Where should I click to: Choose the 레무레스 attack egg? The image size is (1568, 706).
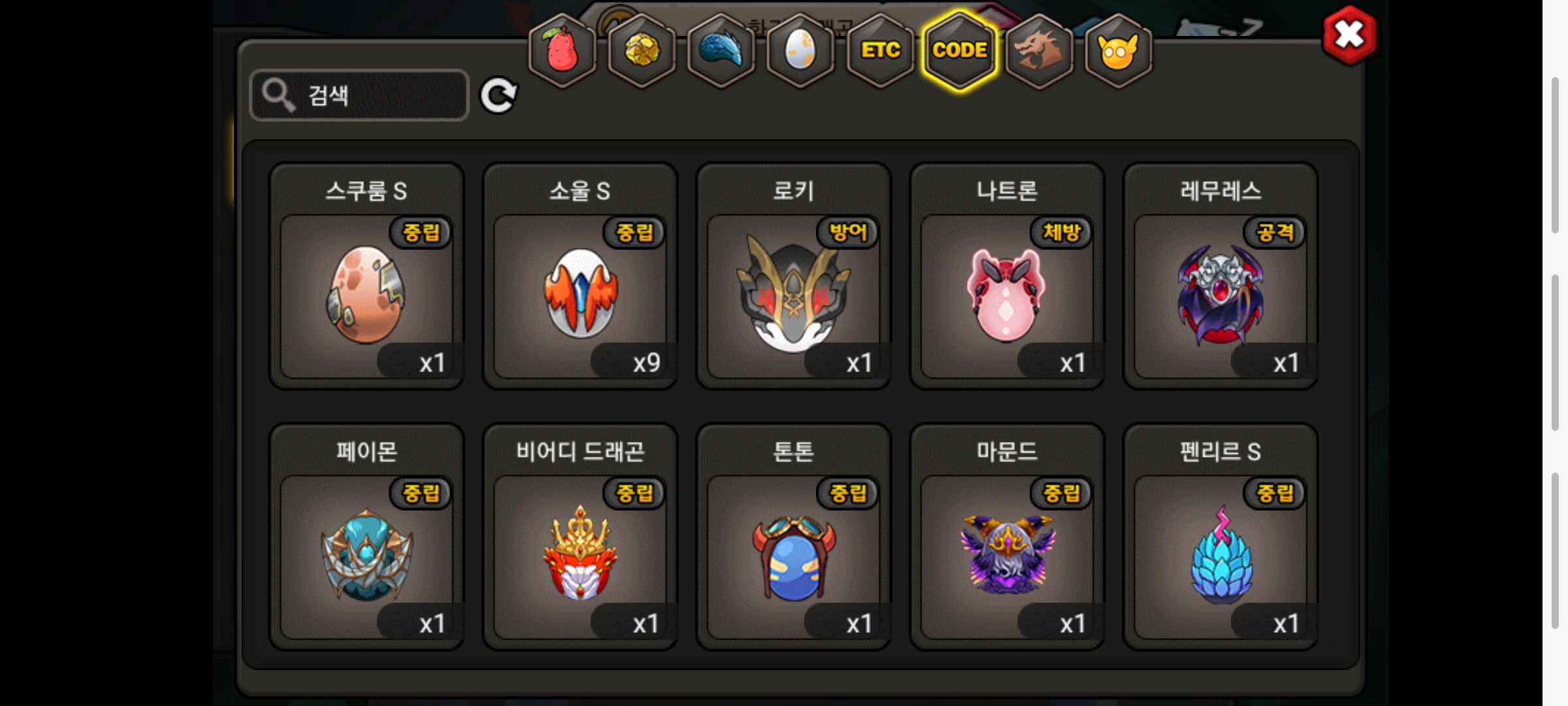tap(1220, 295)
